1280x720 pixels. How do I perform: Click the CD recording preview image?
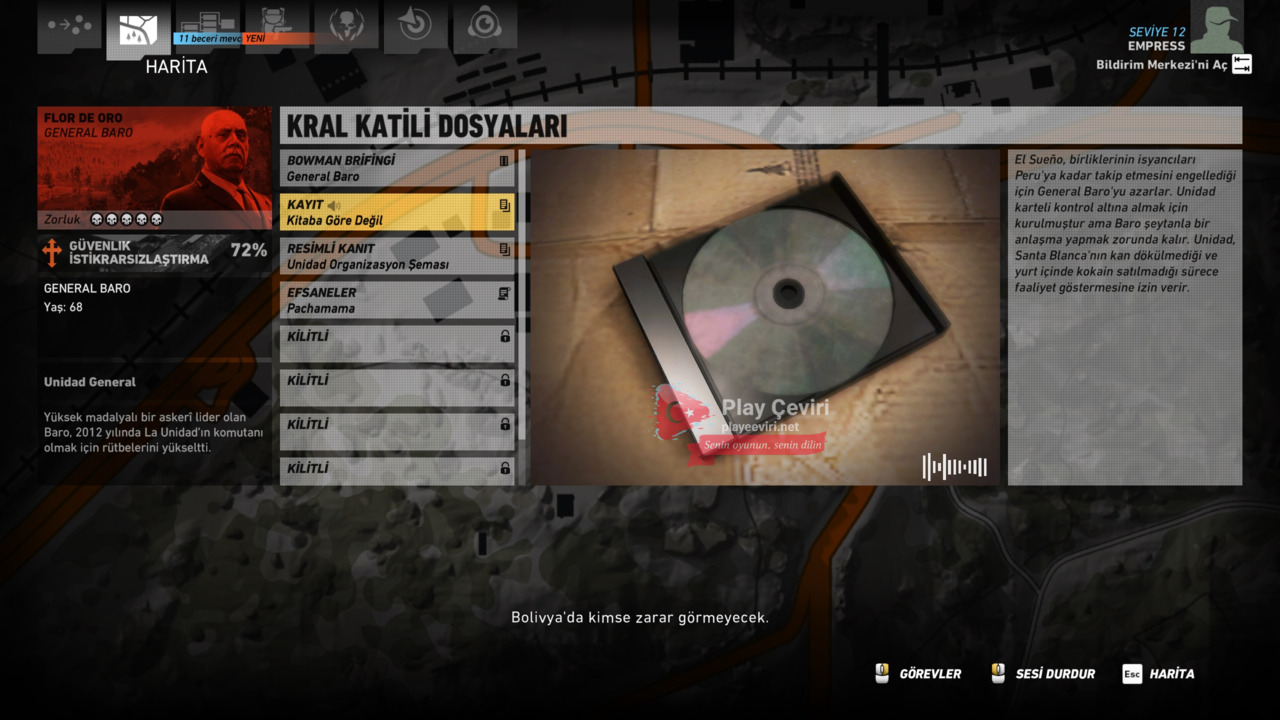(765, 317)
